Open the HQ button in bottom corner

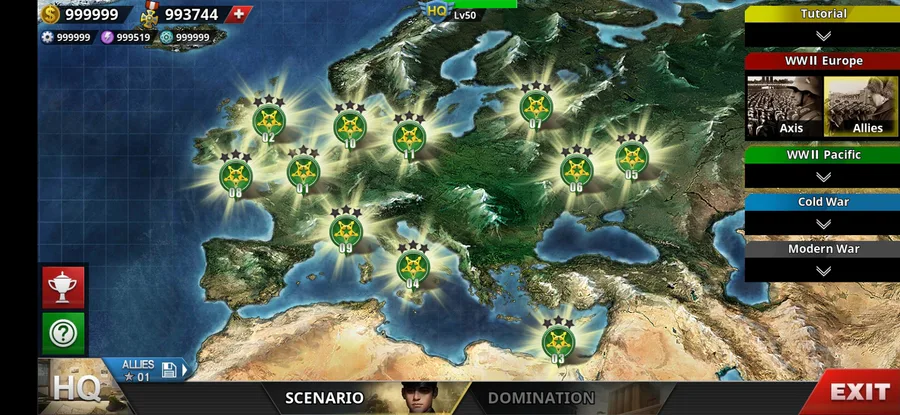point(75,389)
